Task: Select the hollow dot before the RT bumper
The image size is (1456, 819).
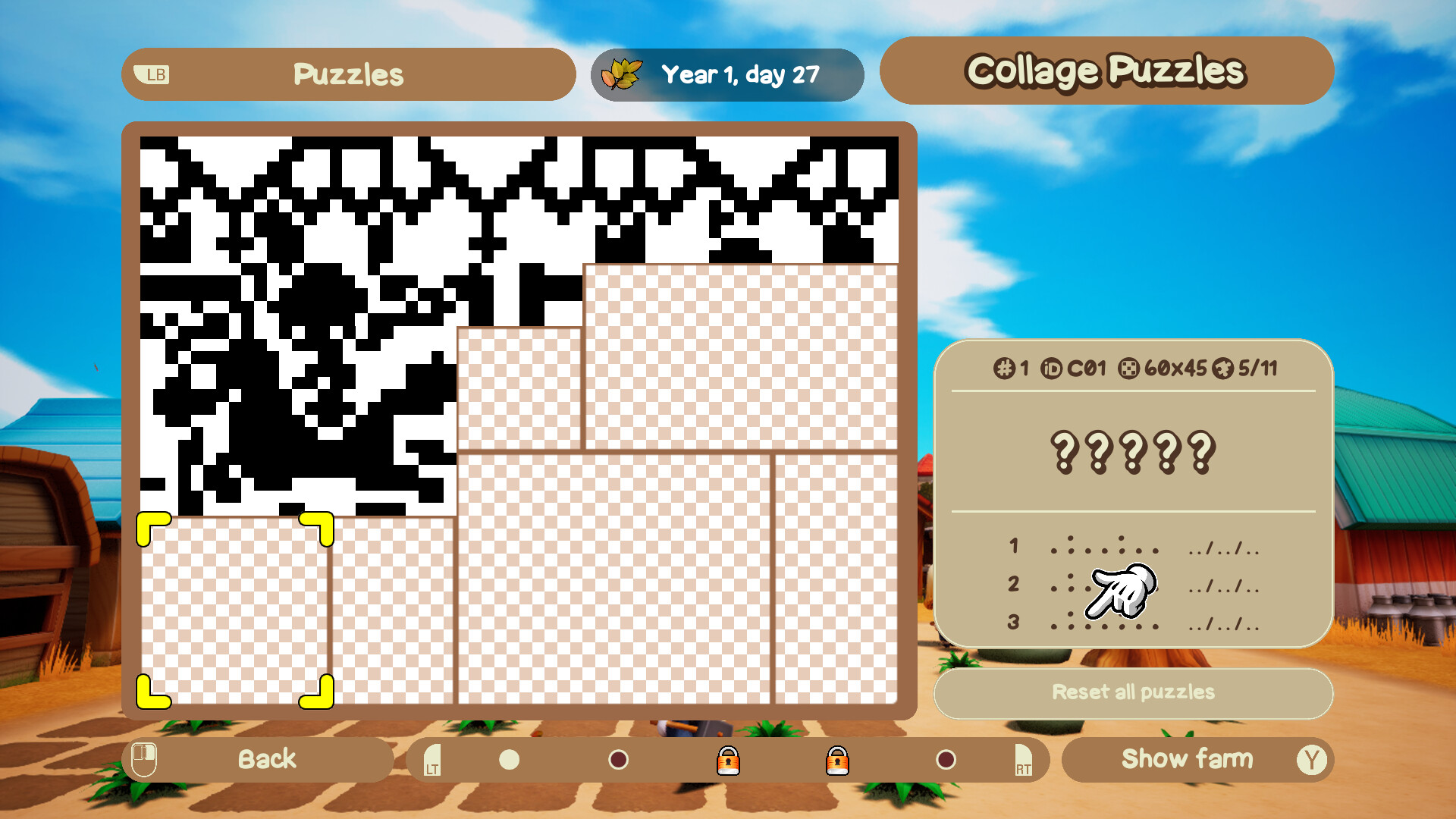Action: click(x=946, y=761)
